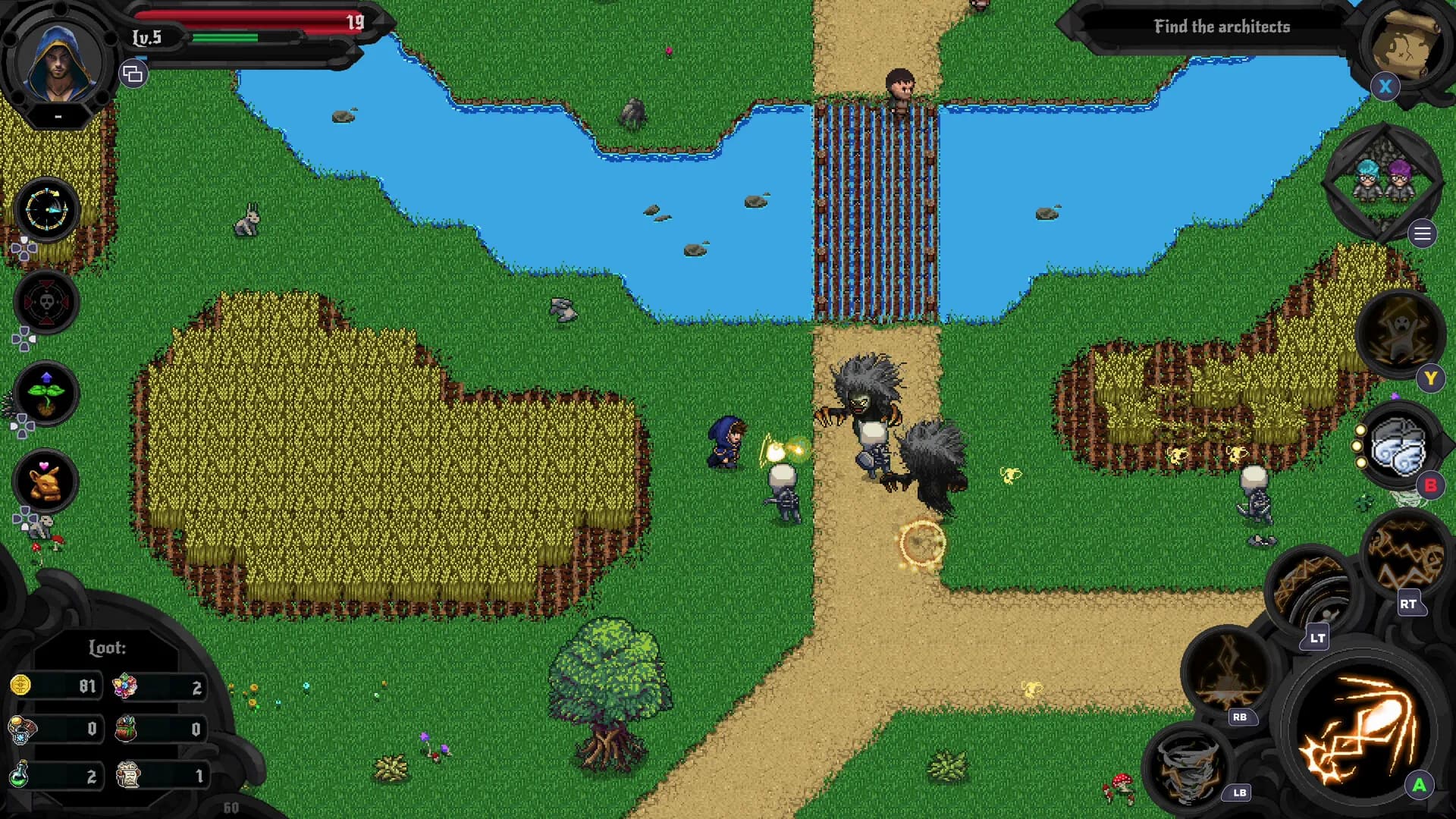This screenshot has height=819, width=1456.
Task: Select the green potion loot entry
Action: (x=55, y=775)
